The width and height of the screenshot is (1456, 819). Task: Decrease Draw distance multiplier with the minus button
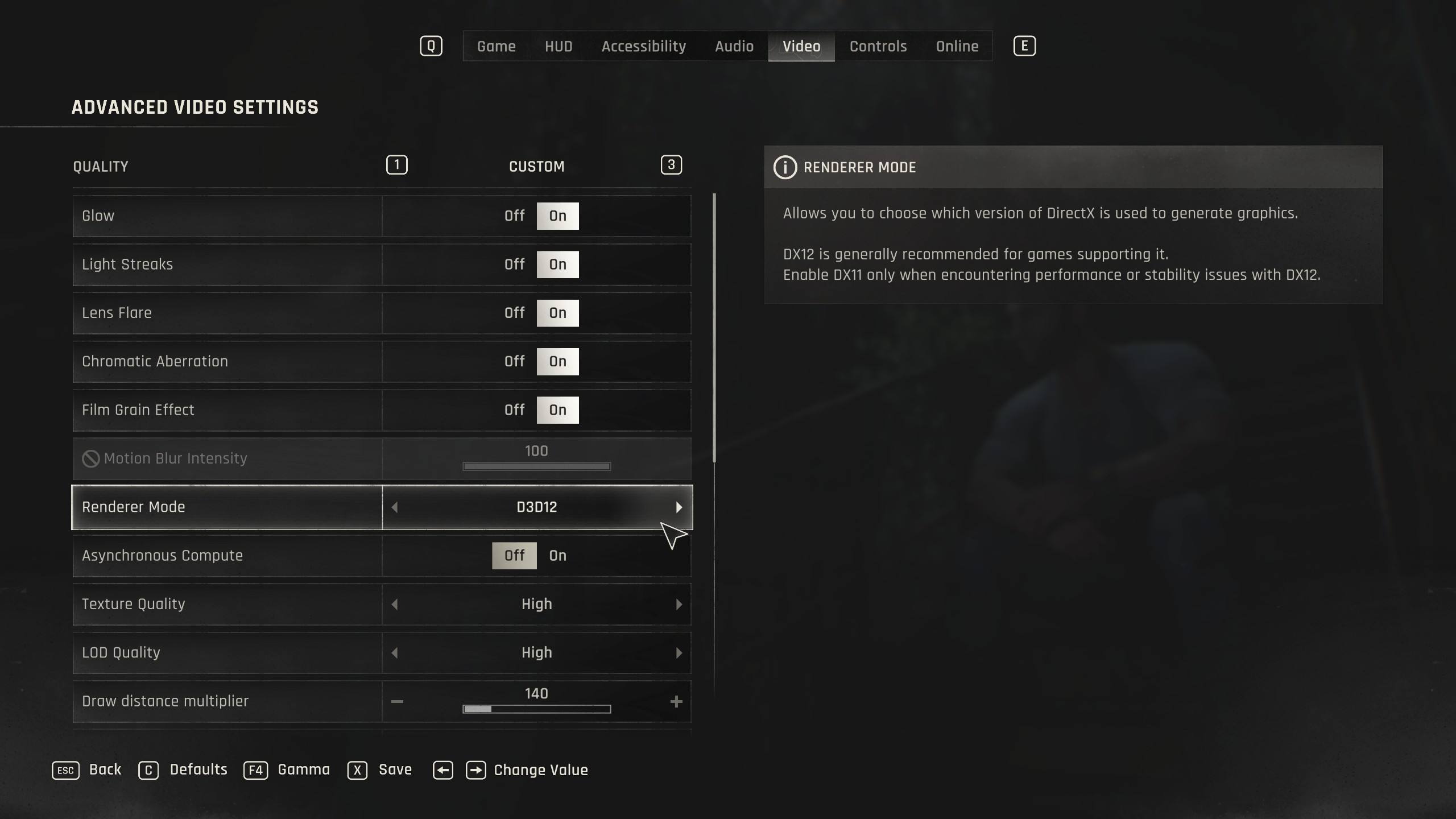[x=397, y=701]
